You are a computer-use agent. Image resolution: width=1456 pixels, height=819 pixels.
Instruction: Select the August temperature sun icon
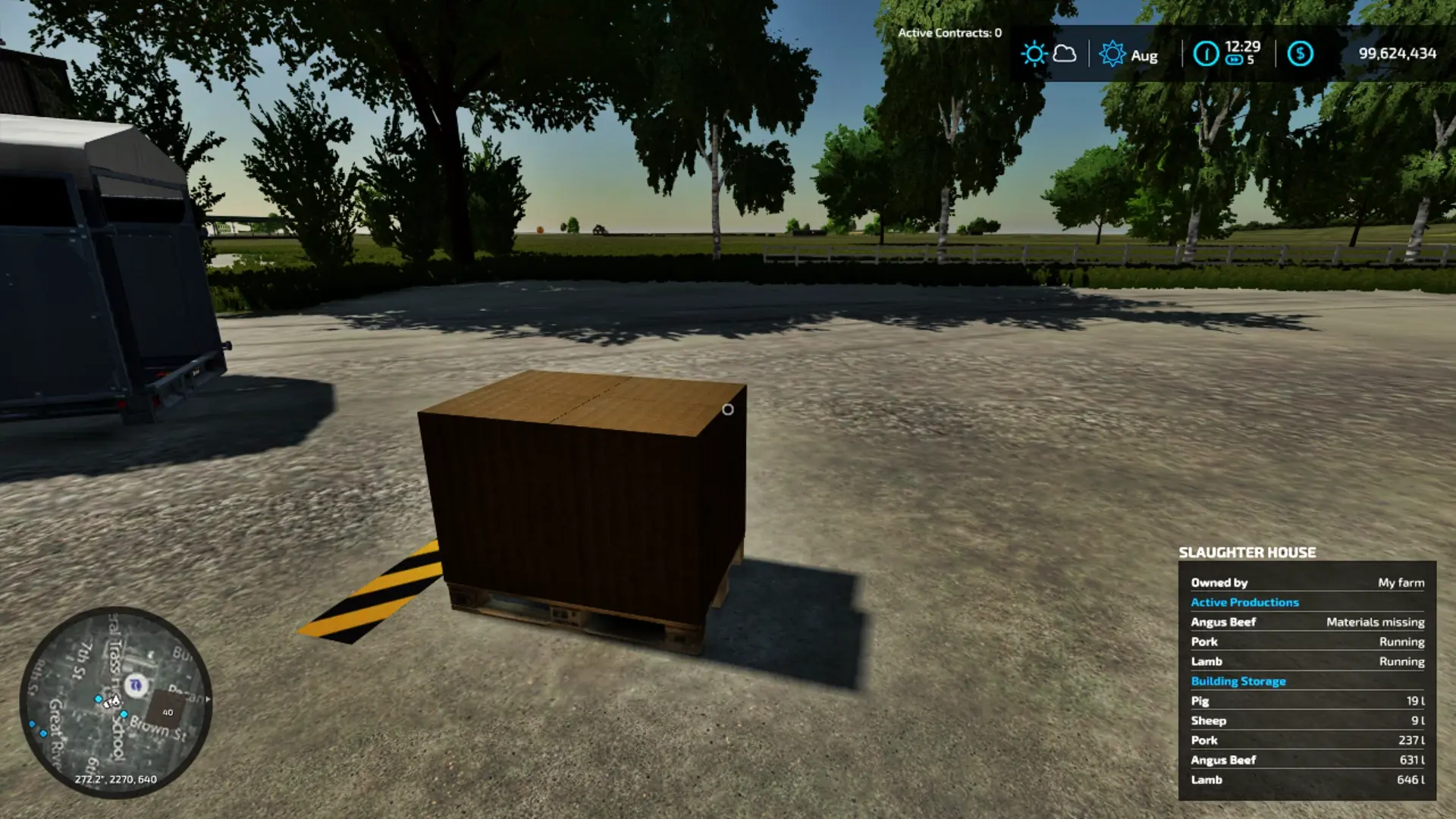[1112, 54]
